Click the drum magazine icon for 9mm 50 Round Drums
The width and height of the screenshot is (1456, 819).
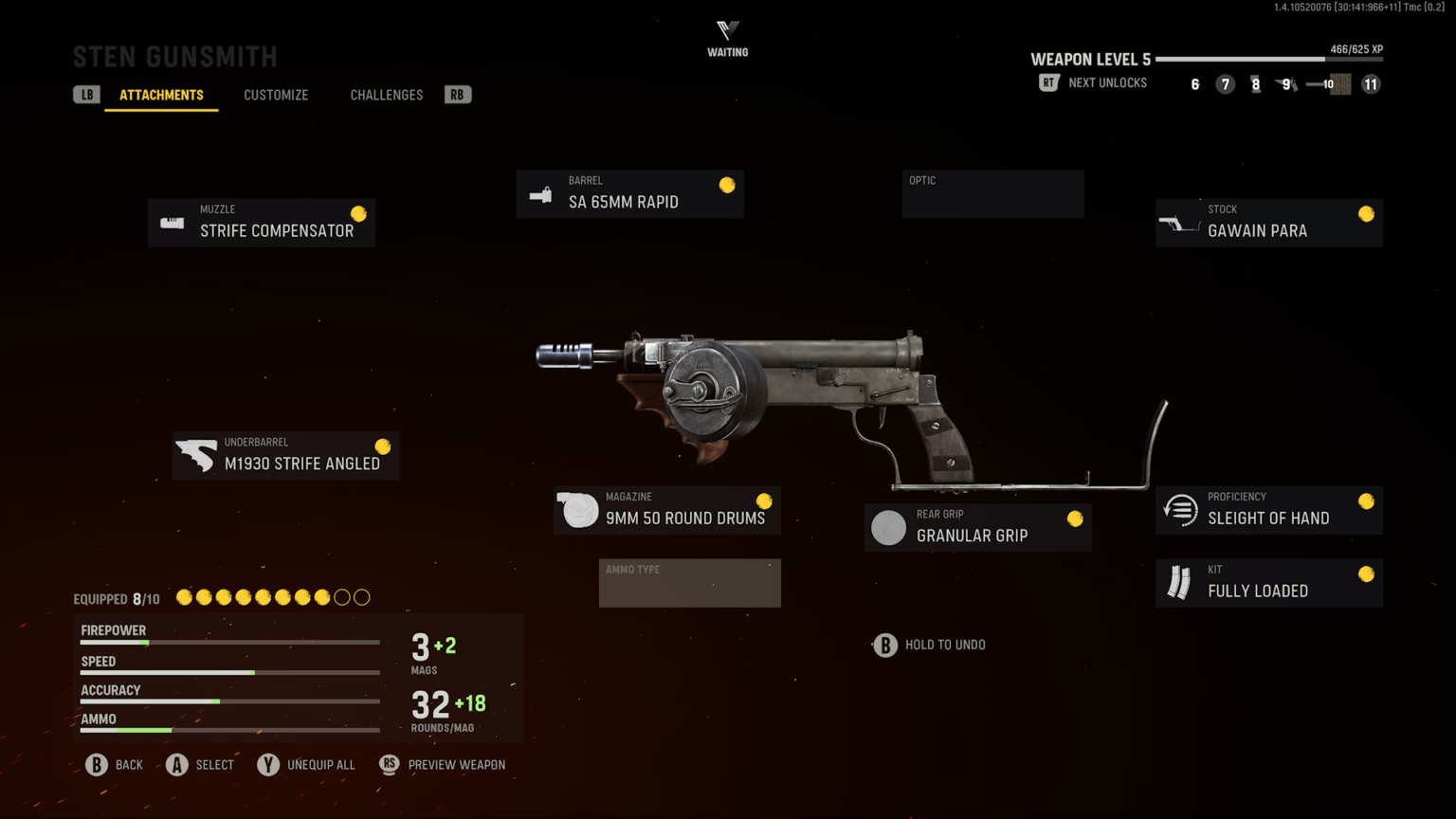(x=578, y=509)
